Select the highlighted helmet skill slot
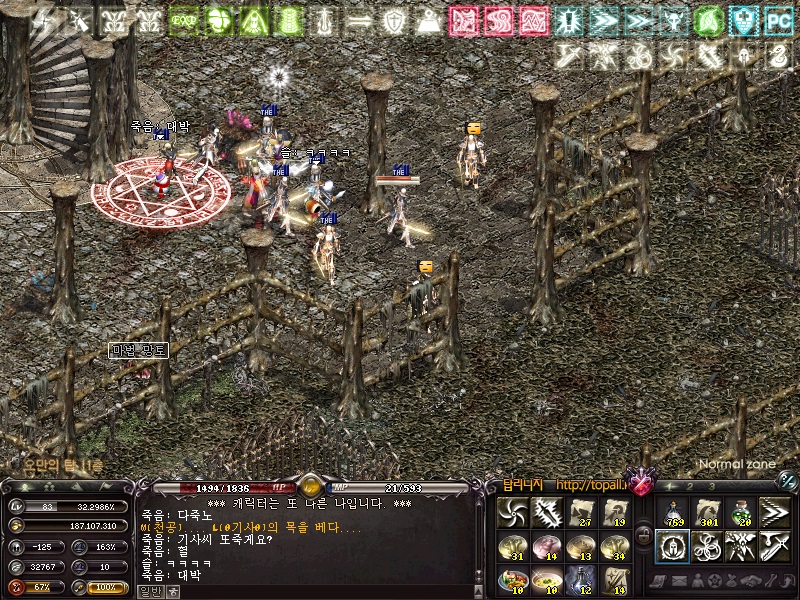Screen dimensions: 800x600 click(671, 546)
